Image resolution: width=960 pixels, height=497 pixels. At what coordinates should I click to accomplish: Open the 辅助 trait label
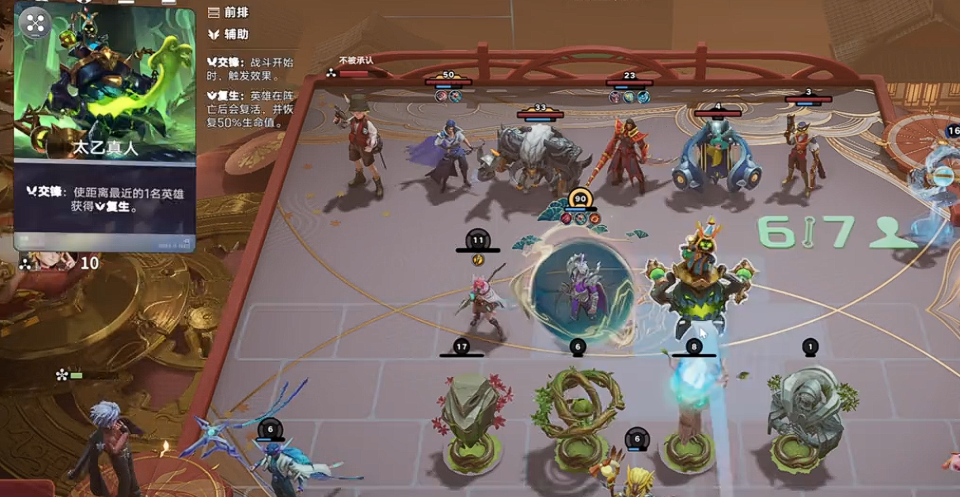pyautogui.click(x=230, y=34)
